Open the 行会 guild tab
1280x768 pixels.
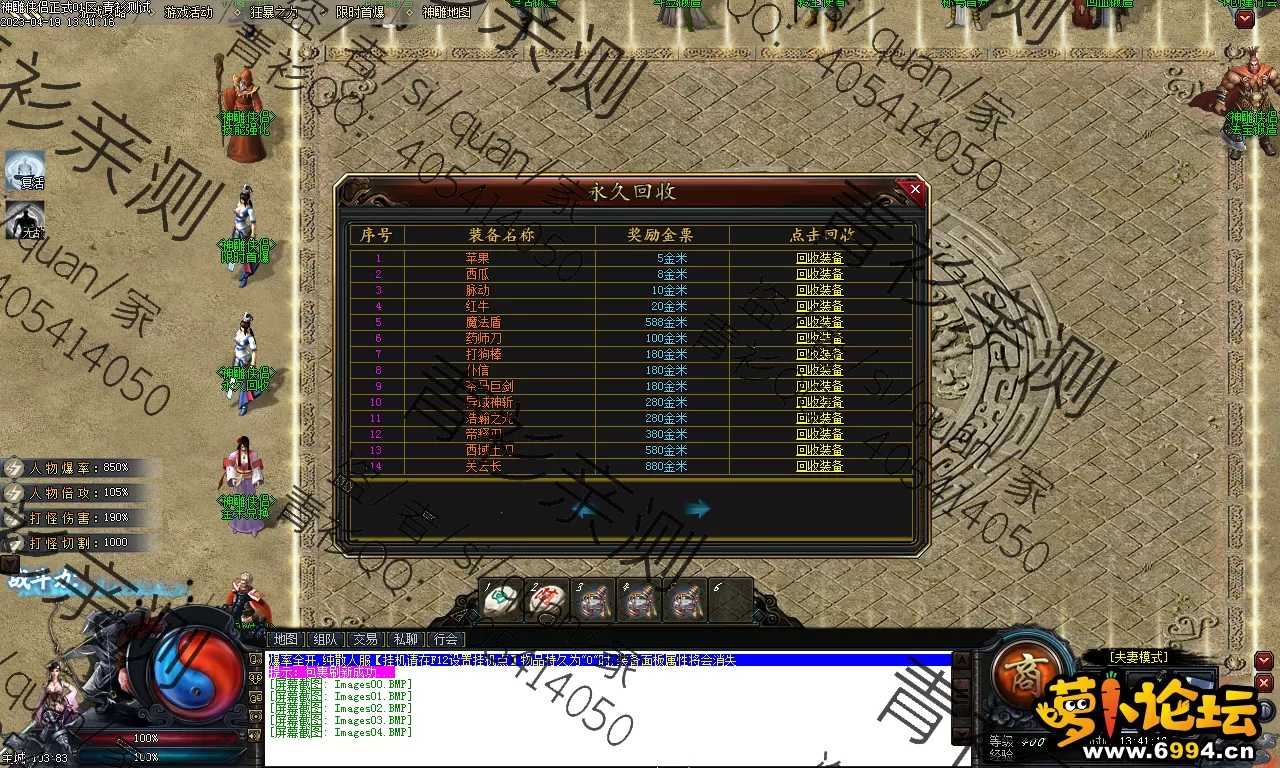tap(446, 639)
